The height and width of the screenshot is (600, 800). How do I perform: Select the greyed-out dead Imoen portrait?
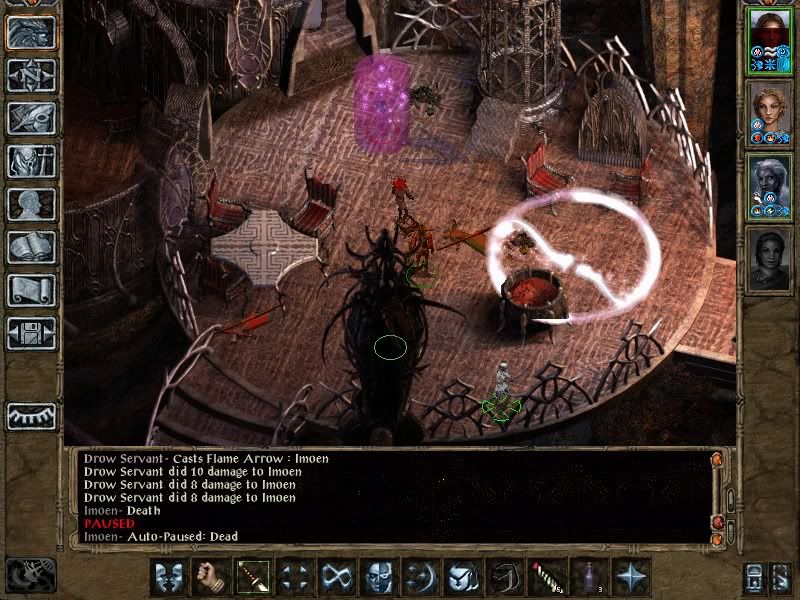[x=770, y=259]
